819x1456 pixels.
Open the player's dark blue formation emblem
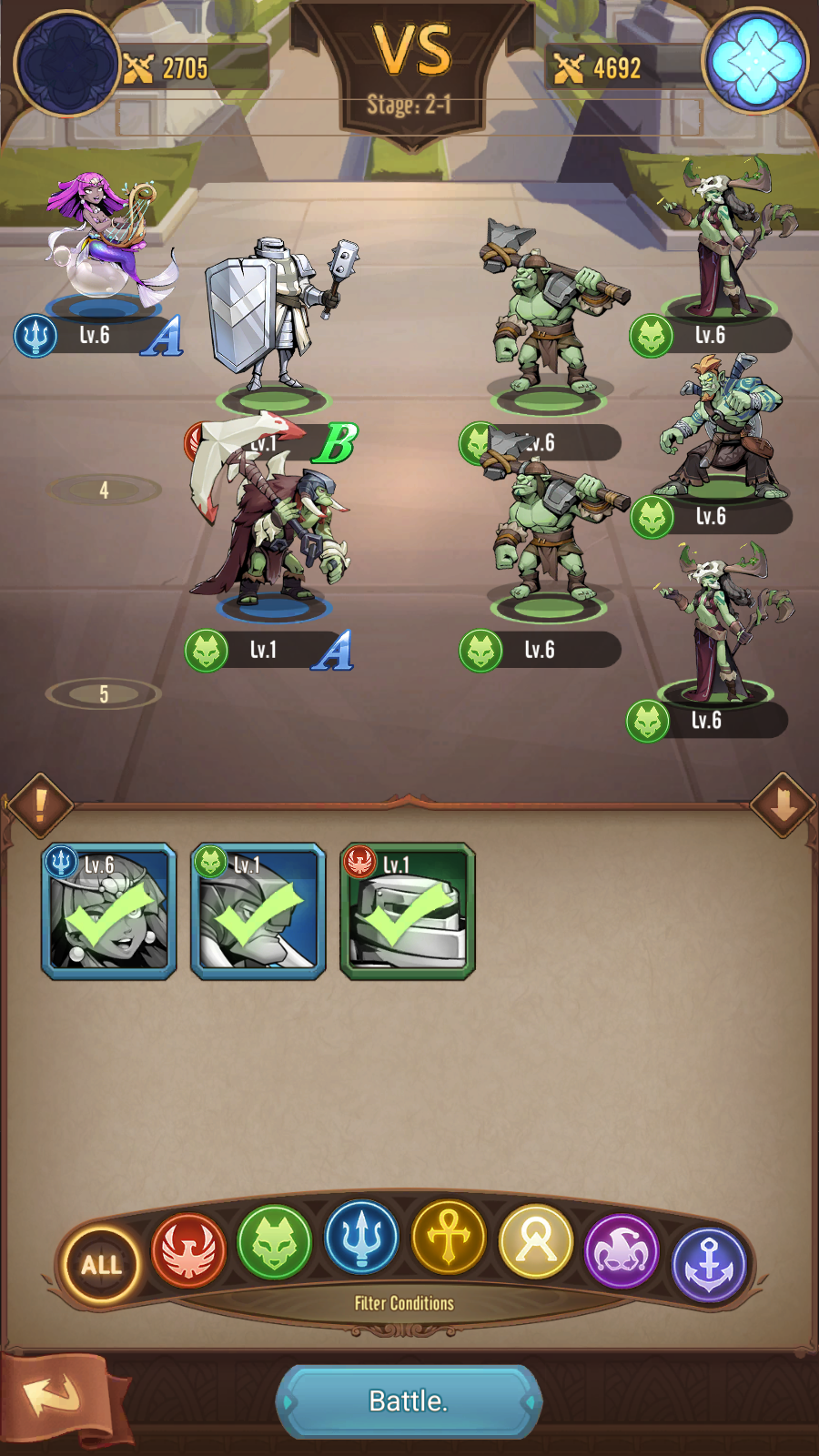pos(68,64)
